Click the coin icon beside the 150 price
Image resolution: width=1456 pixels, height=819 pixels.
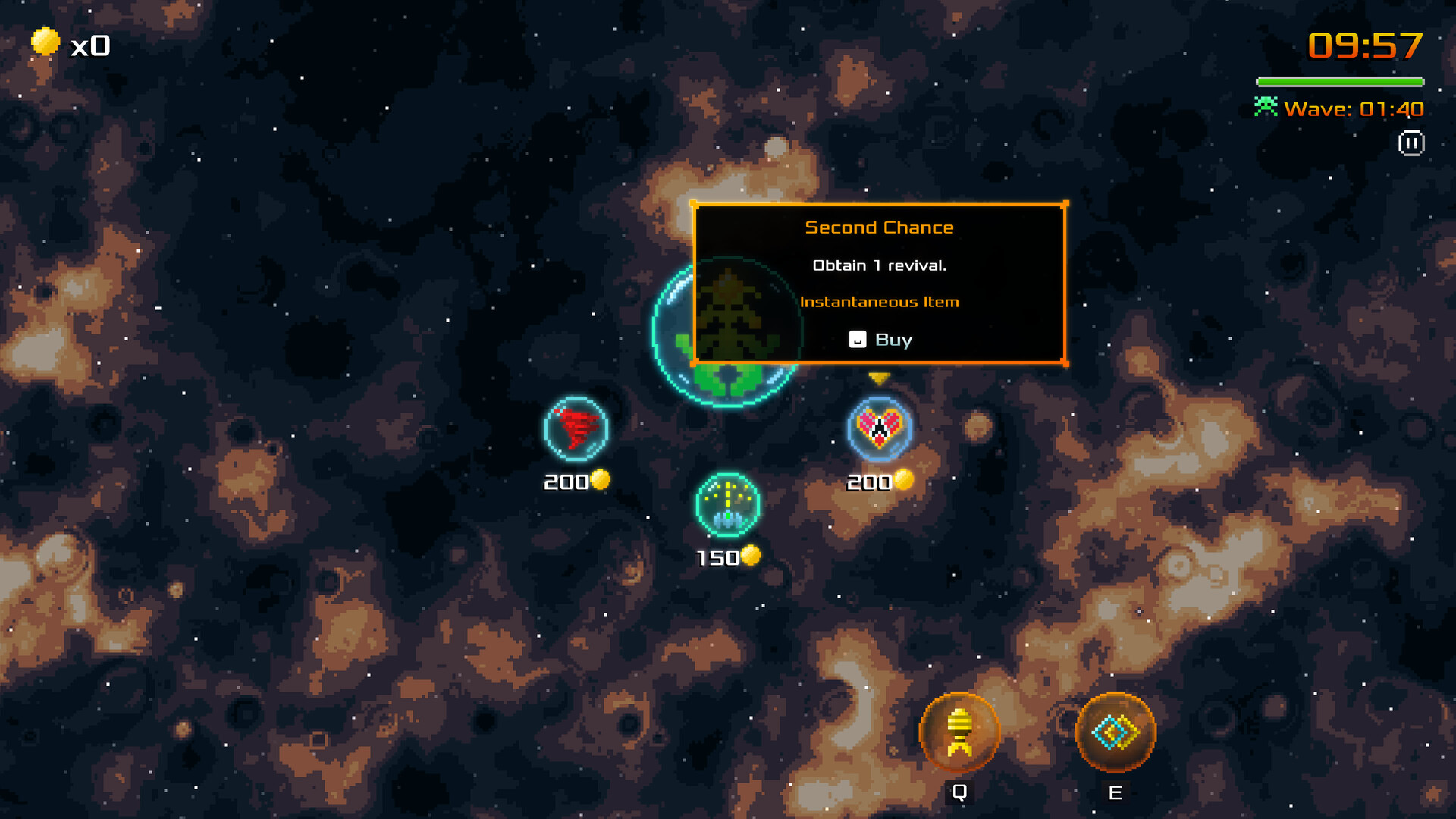click(751, 557)
